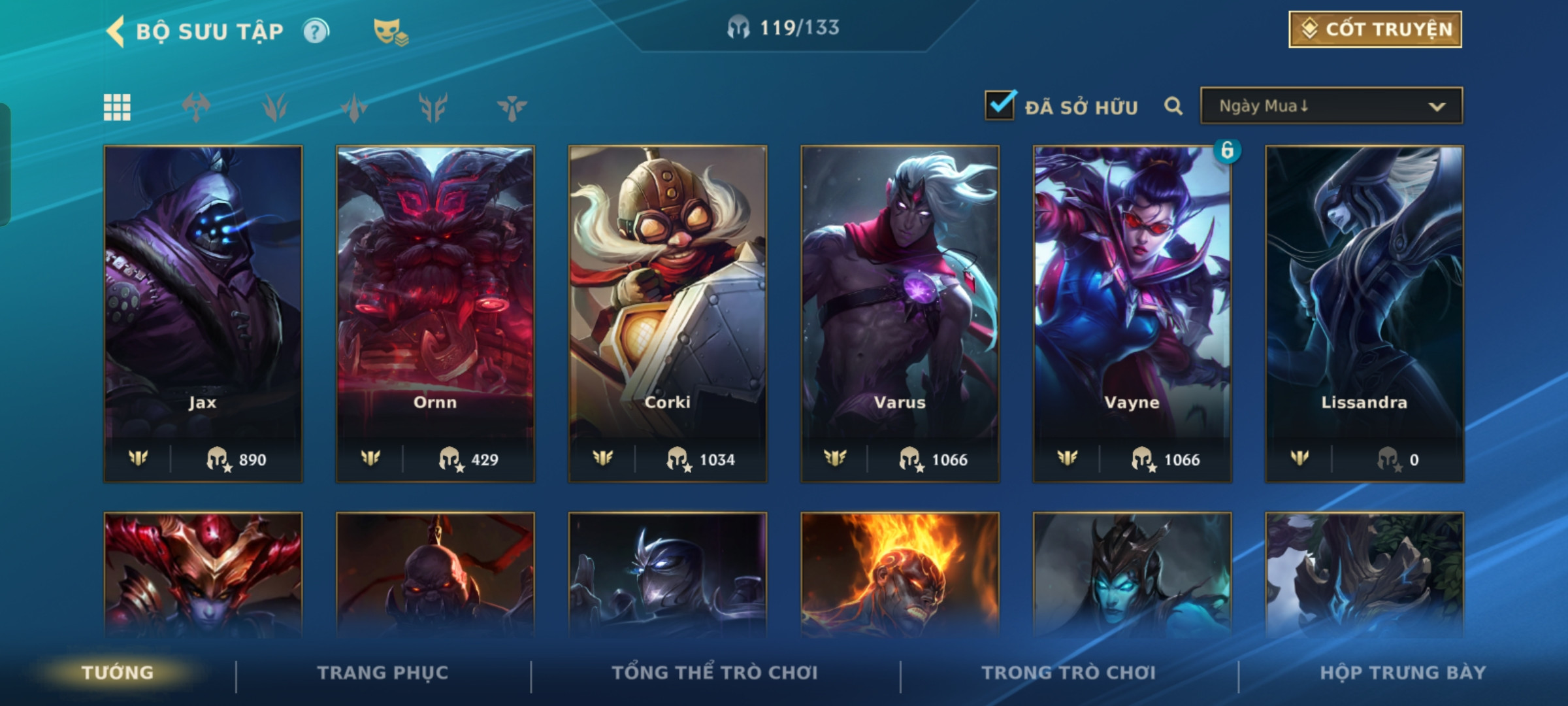The height and width of the screenshot is (706, 1568).
Task: Go back from the Bộ Sưu Tập screen
Action: [x=116, y=31]
